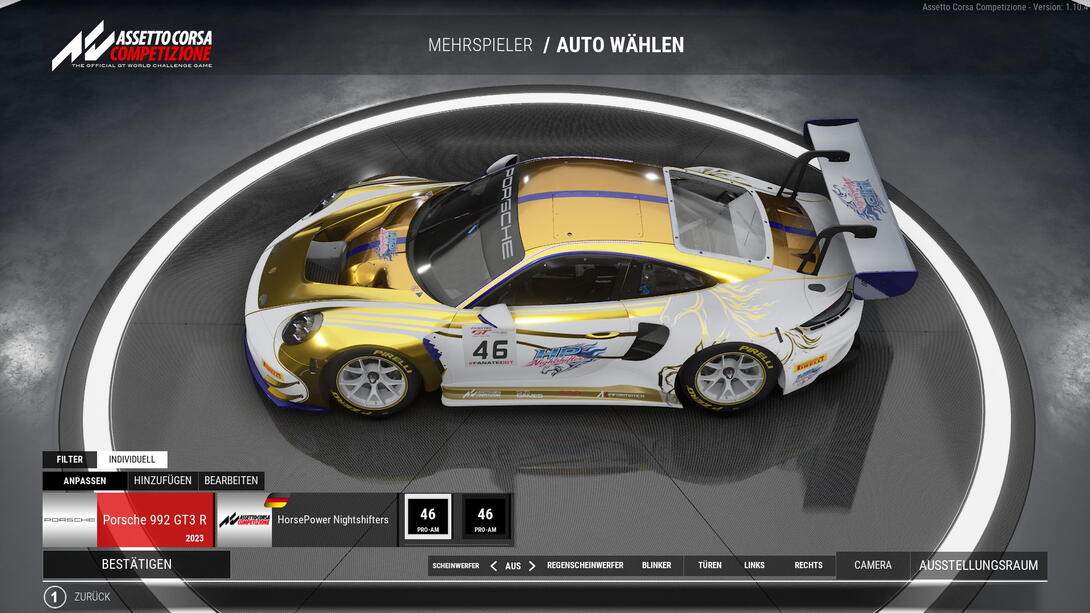Screen dimensions: 1090x613
Task: Activate the Rechts indicator button
Action: coord(808,566)
